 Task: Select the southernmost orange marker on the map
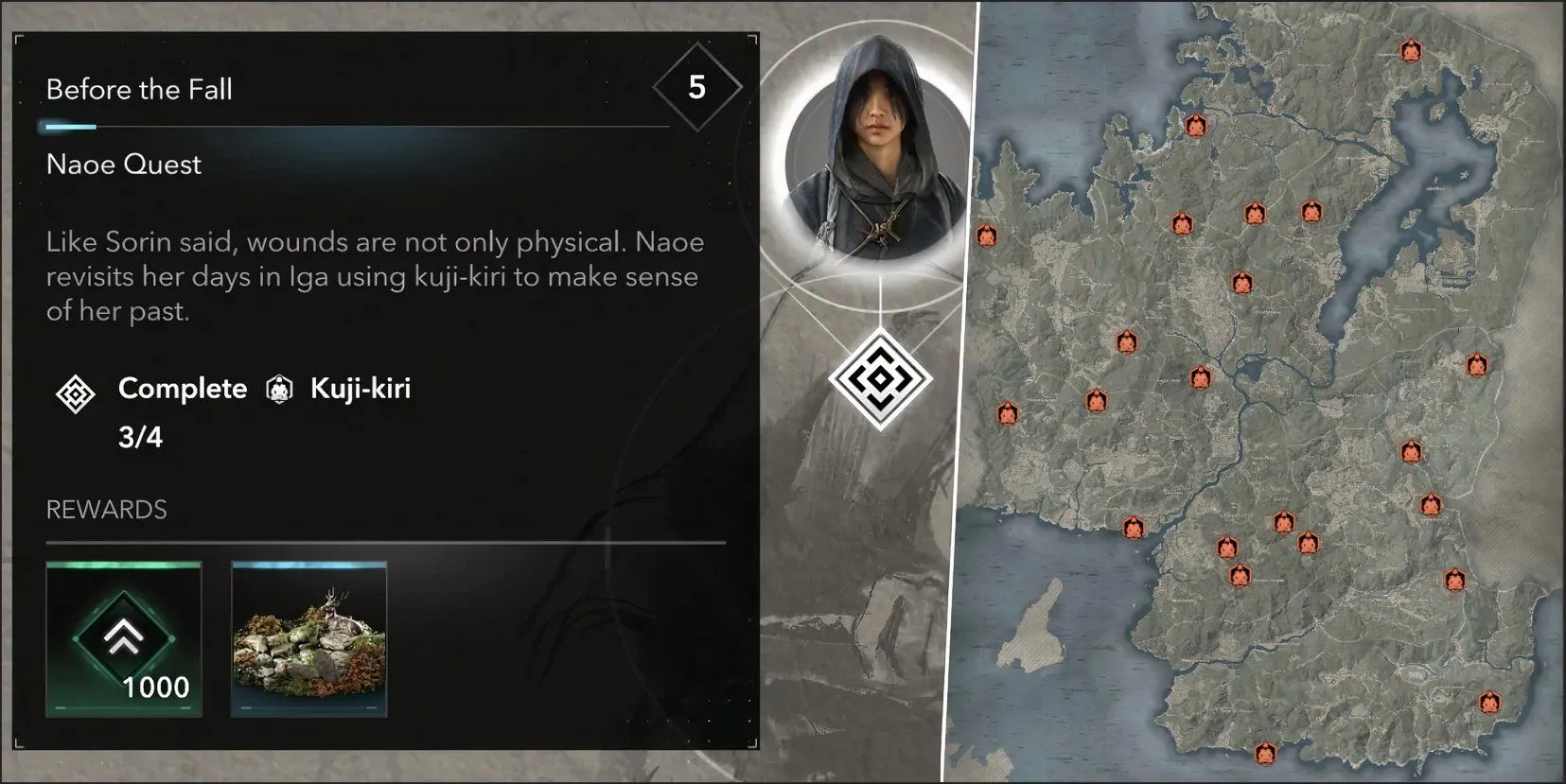(1265, 754)
